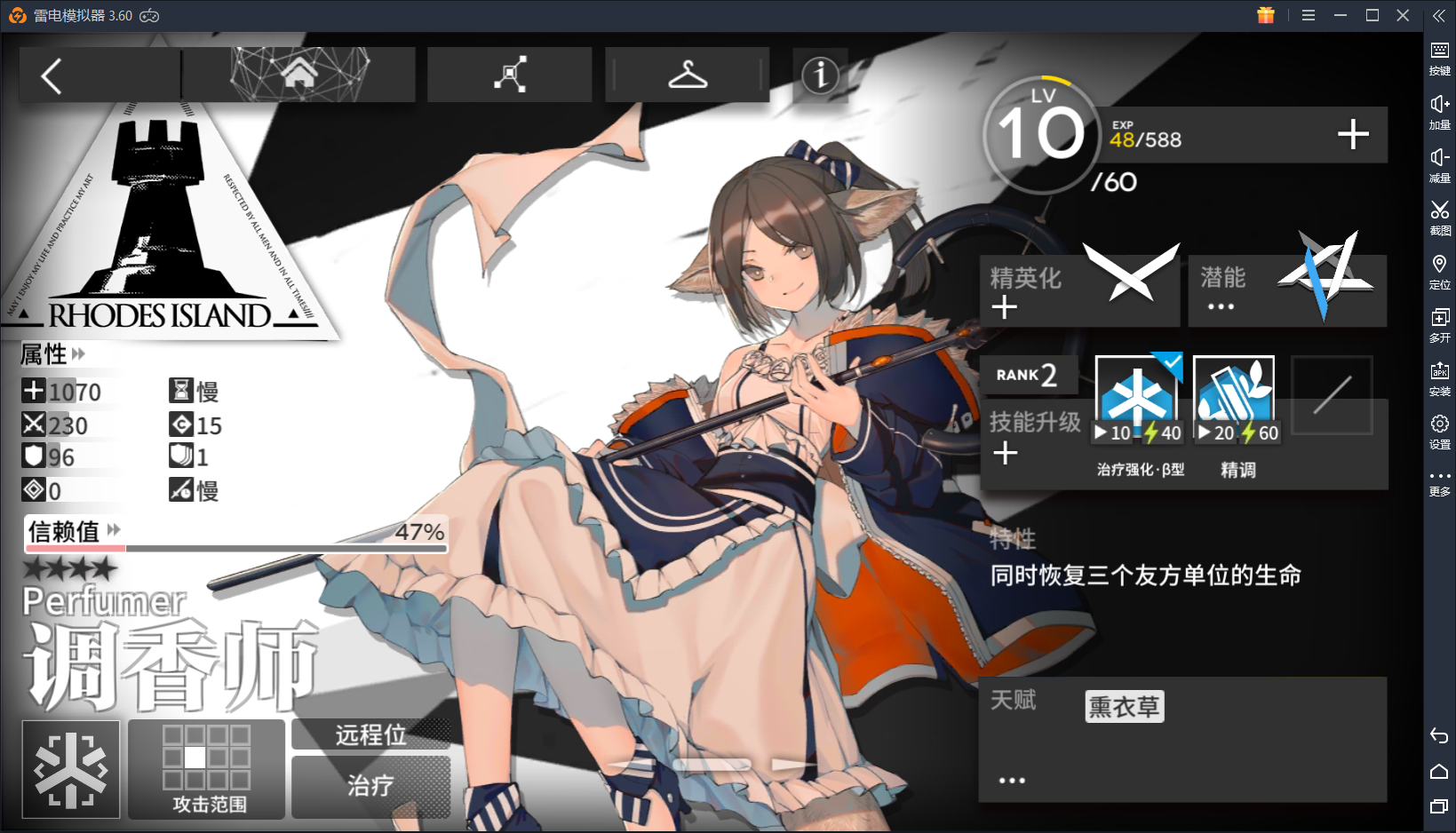Click the 47% trust progress bar
1456x833 pixels.
coord(235,546)
